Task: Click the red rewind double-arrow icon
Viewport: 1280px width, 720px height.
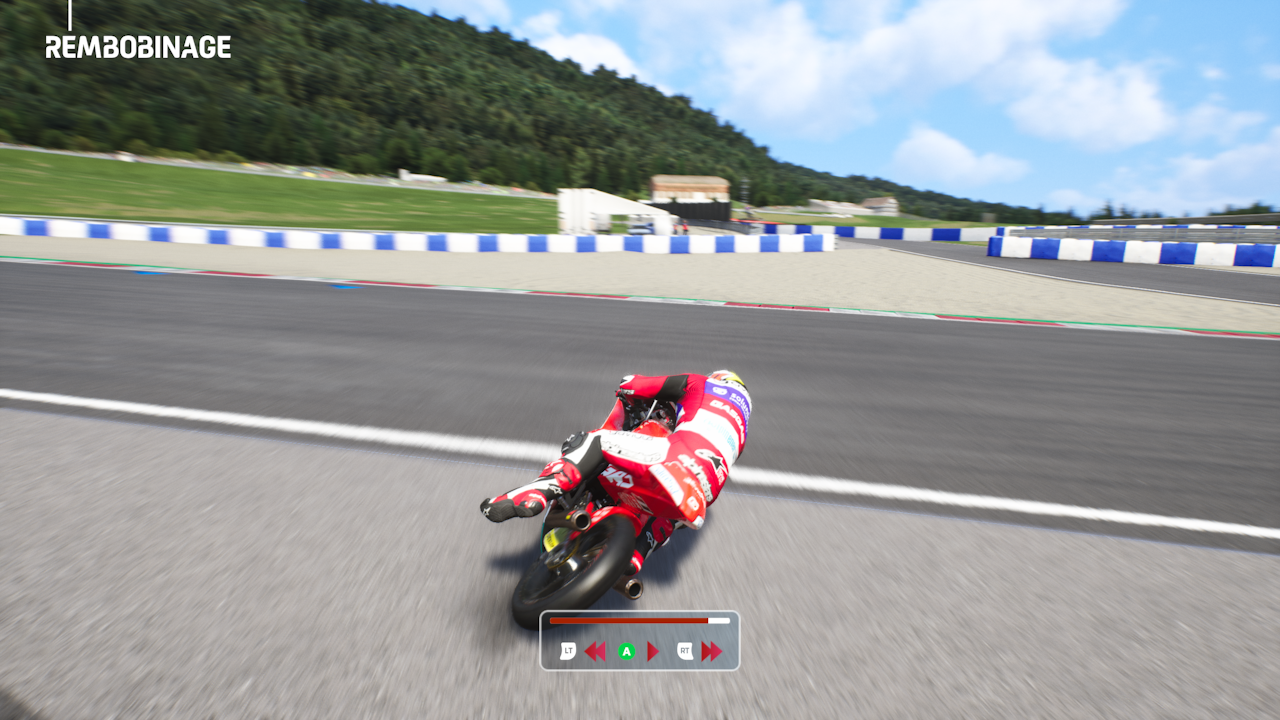Action: [595, 652]
